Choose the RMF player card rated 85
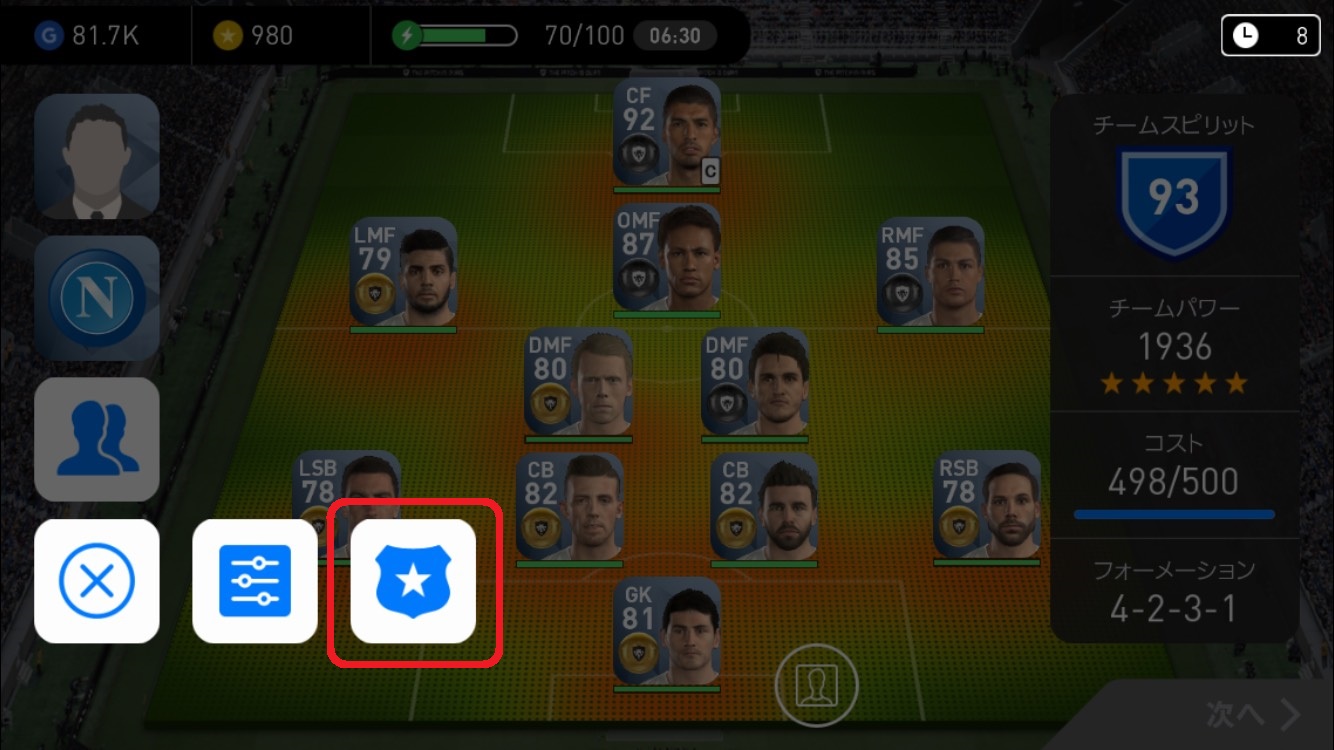 click(x=930, y=274)
